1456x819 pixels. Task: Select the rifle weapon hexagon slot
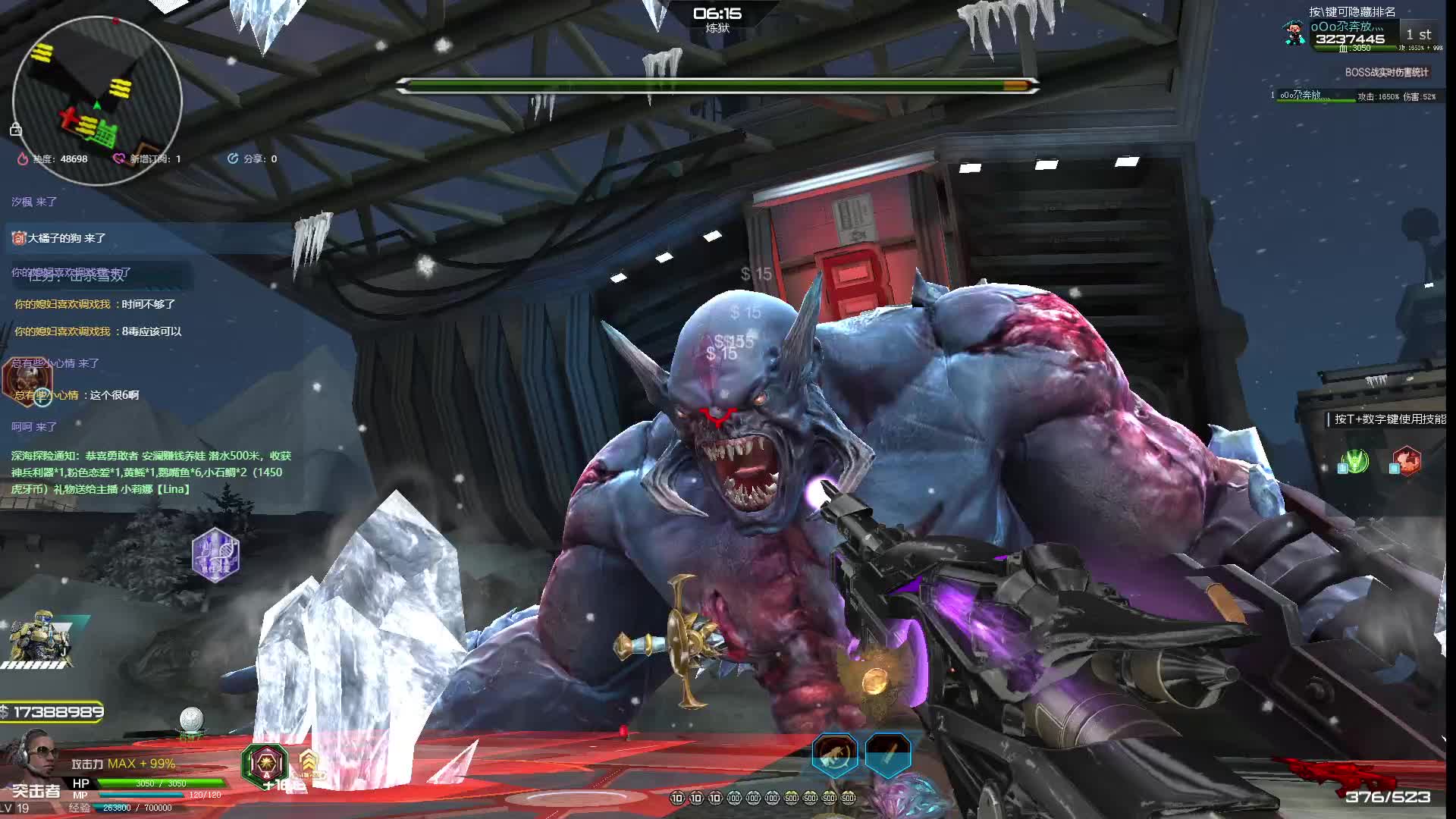(835, 753)
